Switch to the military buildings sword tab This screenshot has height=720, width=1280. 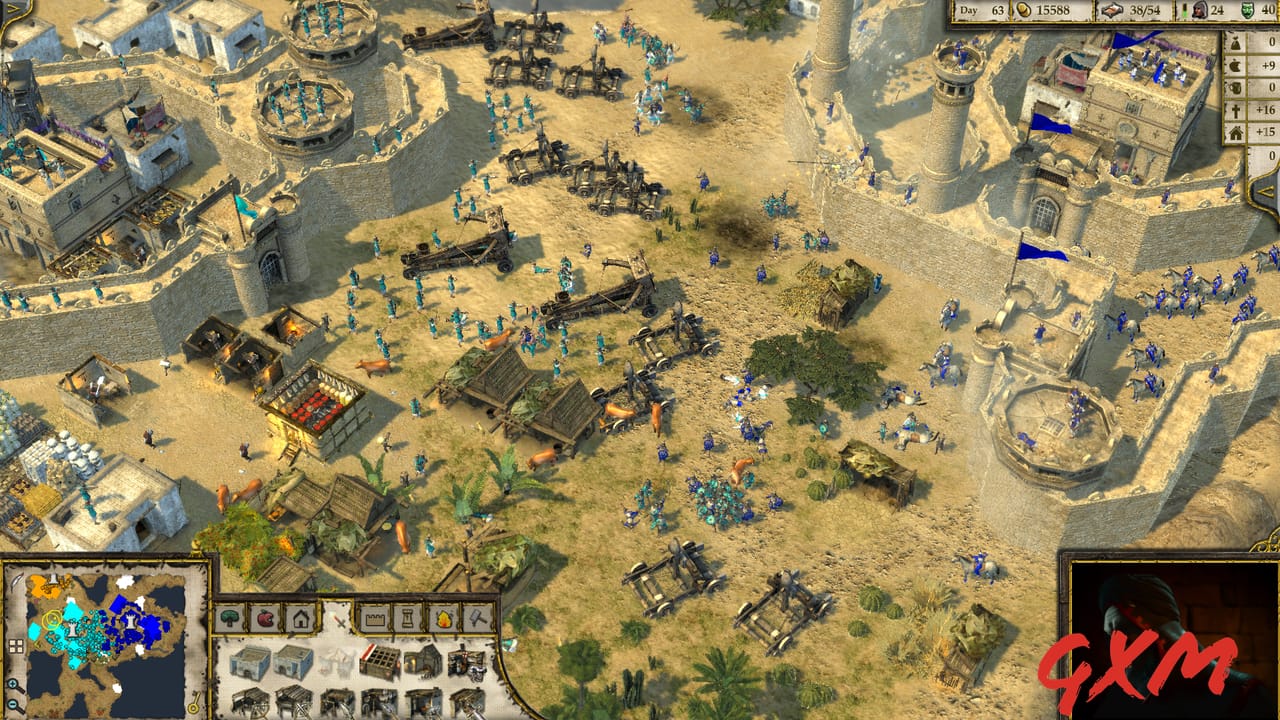(340, 622)
